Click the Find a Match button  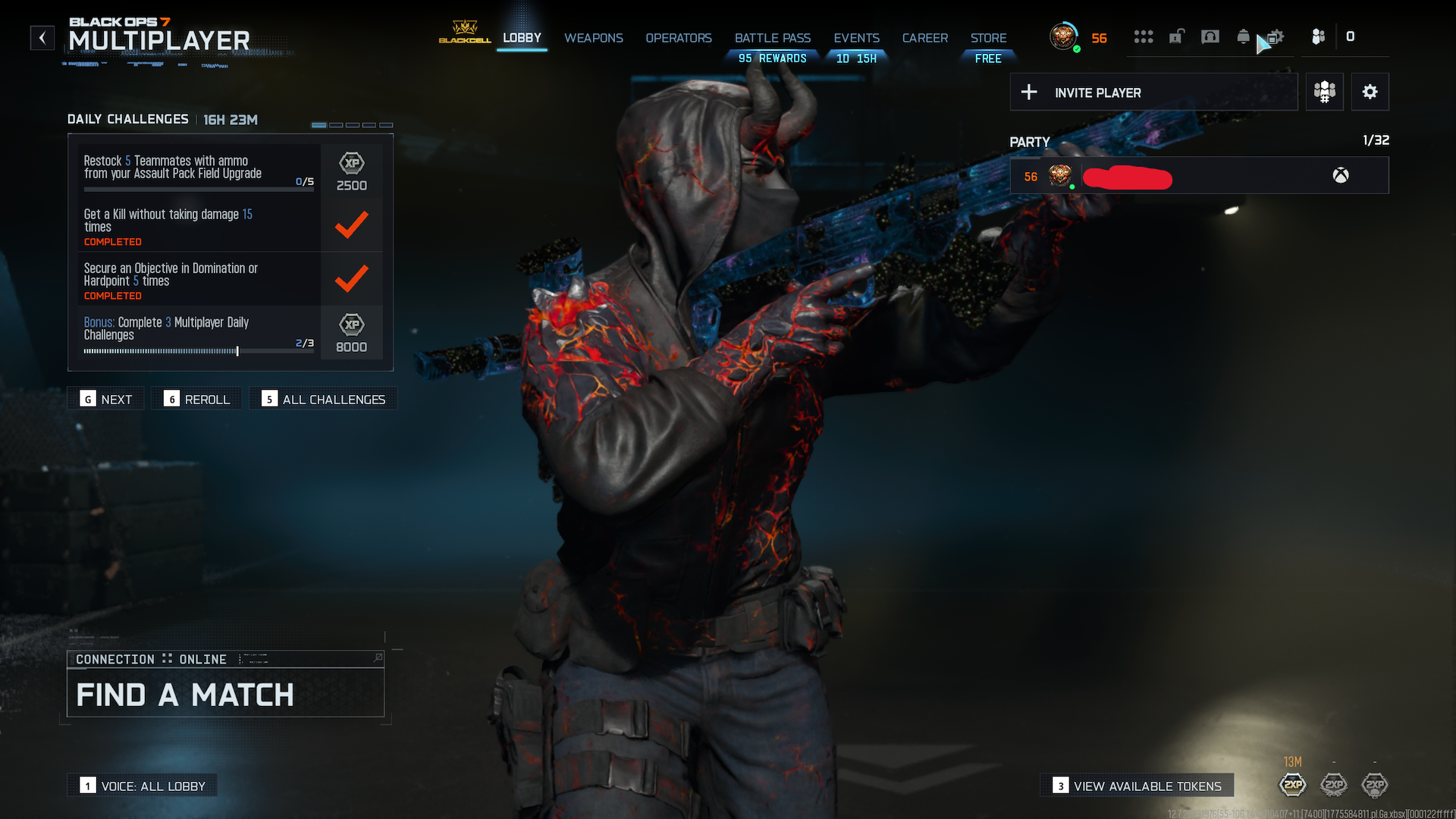225,694
